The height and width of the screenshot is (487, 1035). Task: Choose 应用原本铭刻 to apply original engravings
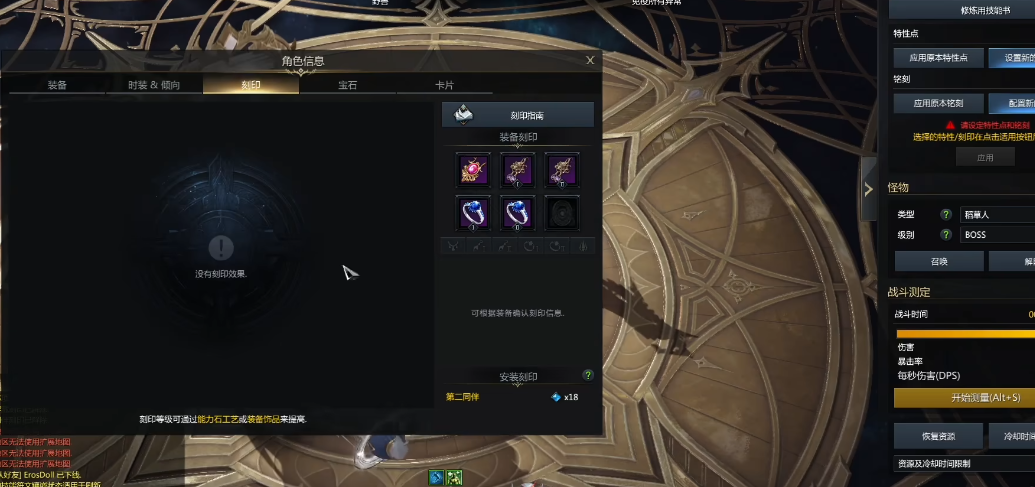tap(938, 103)
